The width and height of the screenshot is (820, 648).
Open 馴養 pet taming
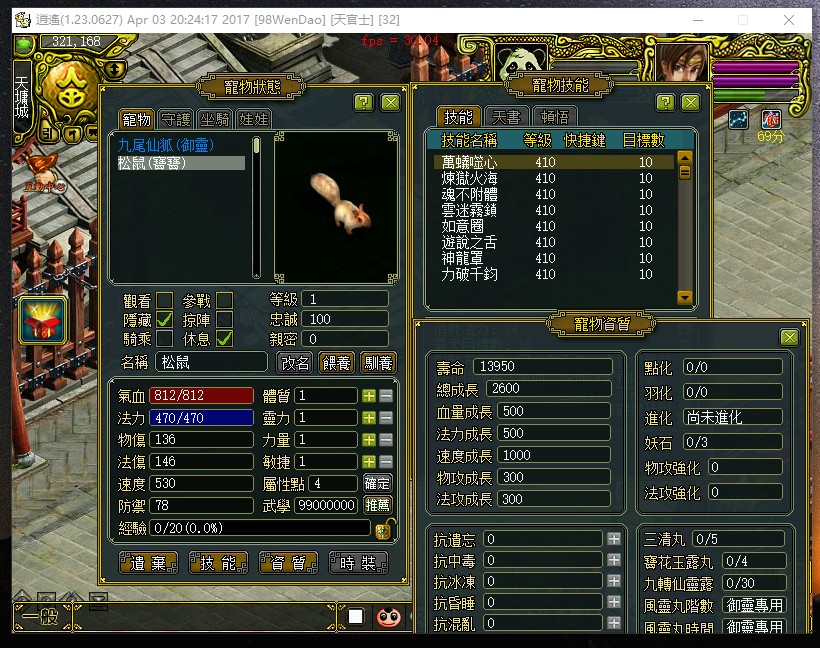pos(378,362)
